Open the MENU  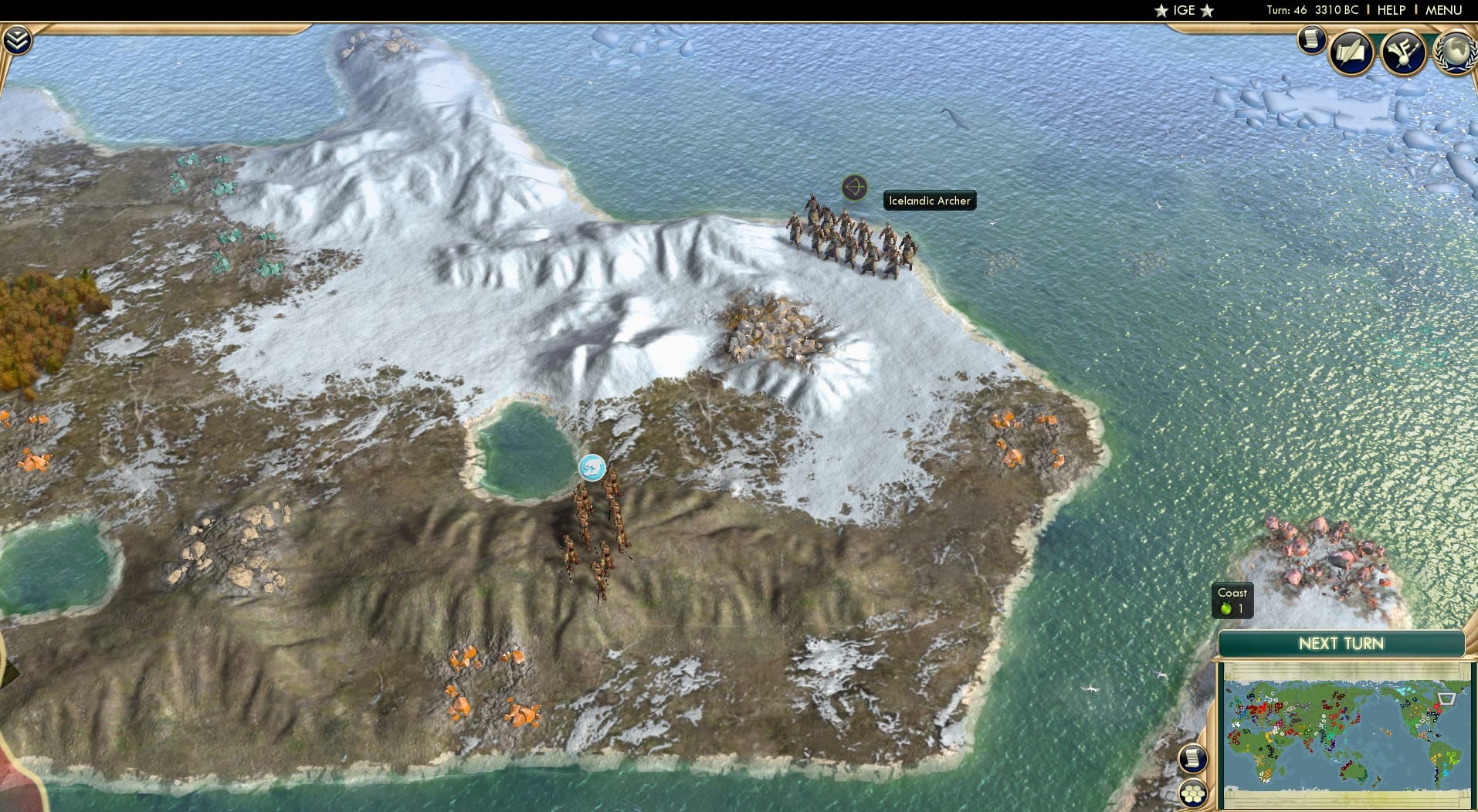1446,10
